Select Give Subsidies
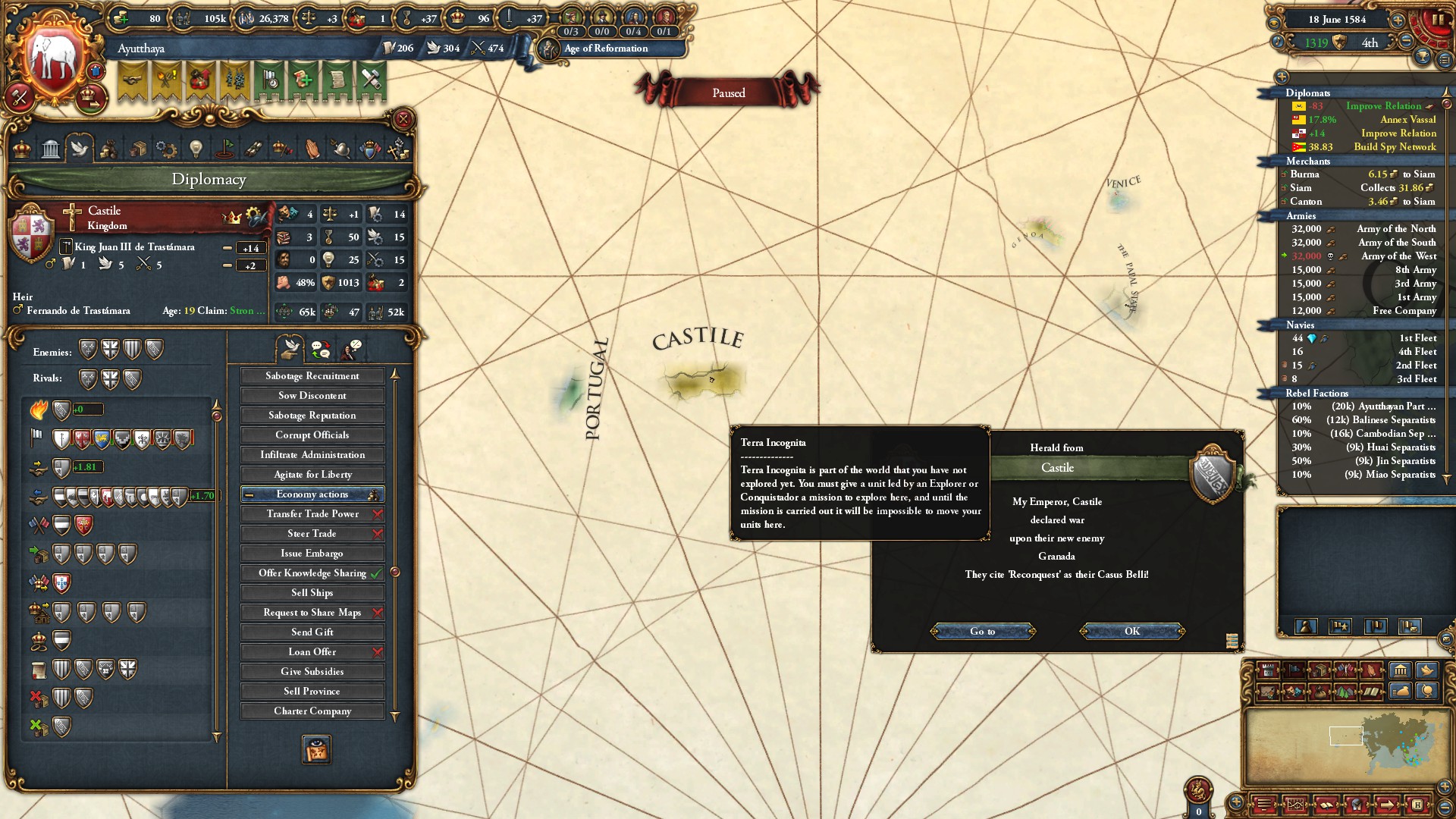Screen dimensions: 1456x819 pos(312,672)
